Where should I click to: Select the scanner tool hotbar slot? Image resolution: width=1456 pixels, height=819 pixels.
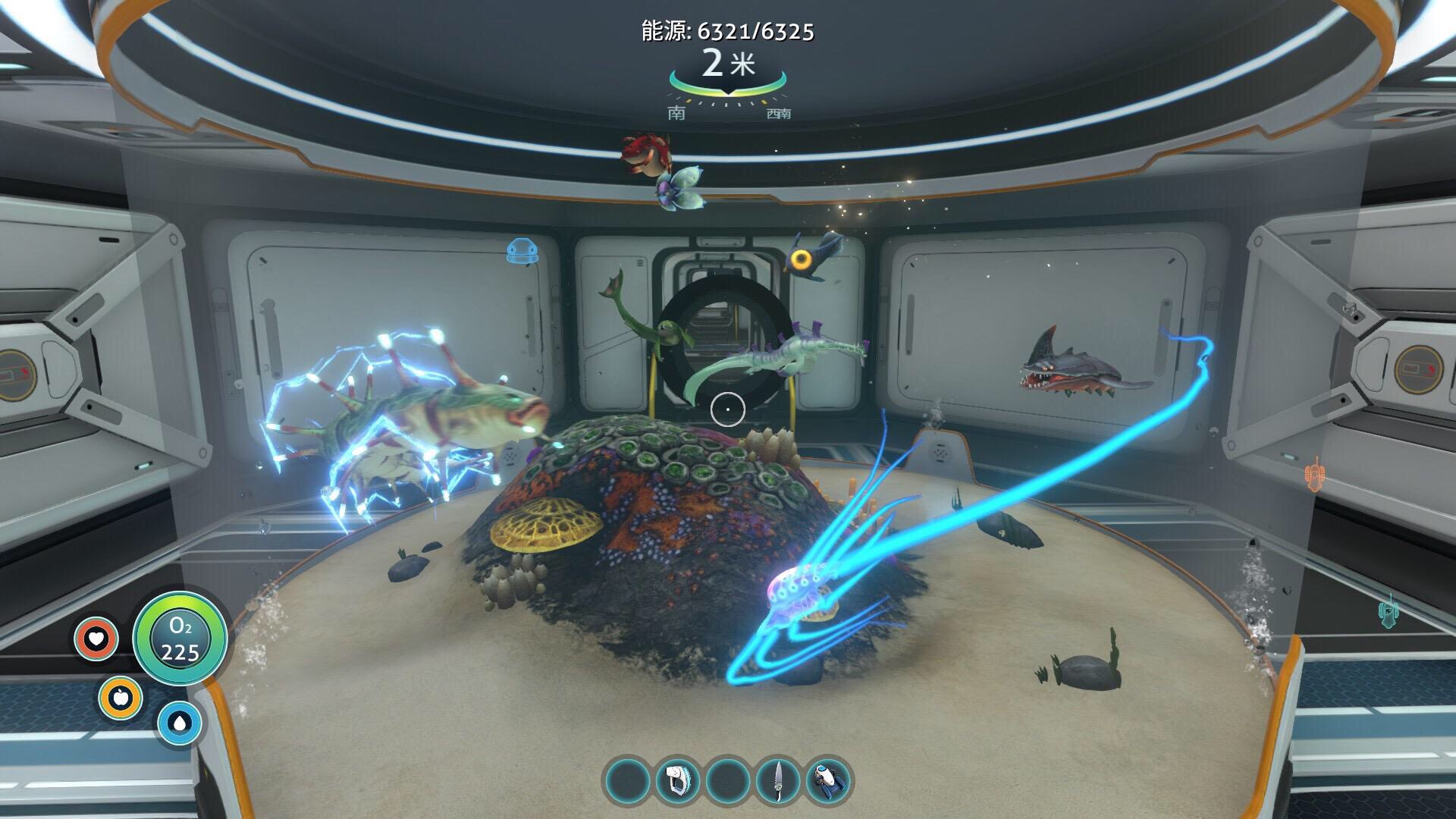pos(677,780)
